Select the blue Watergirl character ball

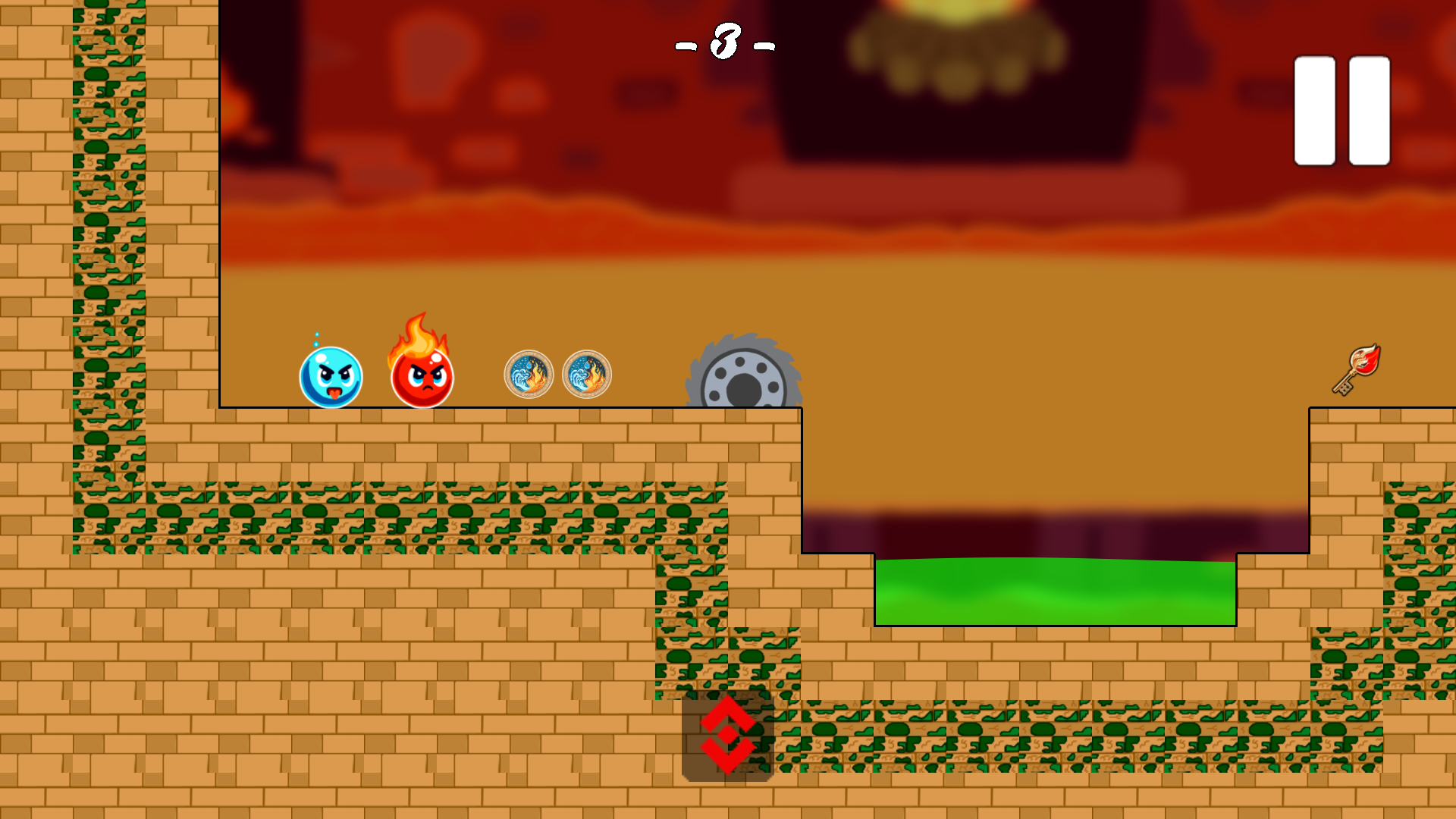pos(331,378)
